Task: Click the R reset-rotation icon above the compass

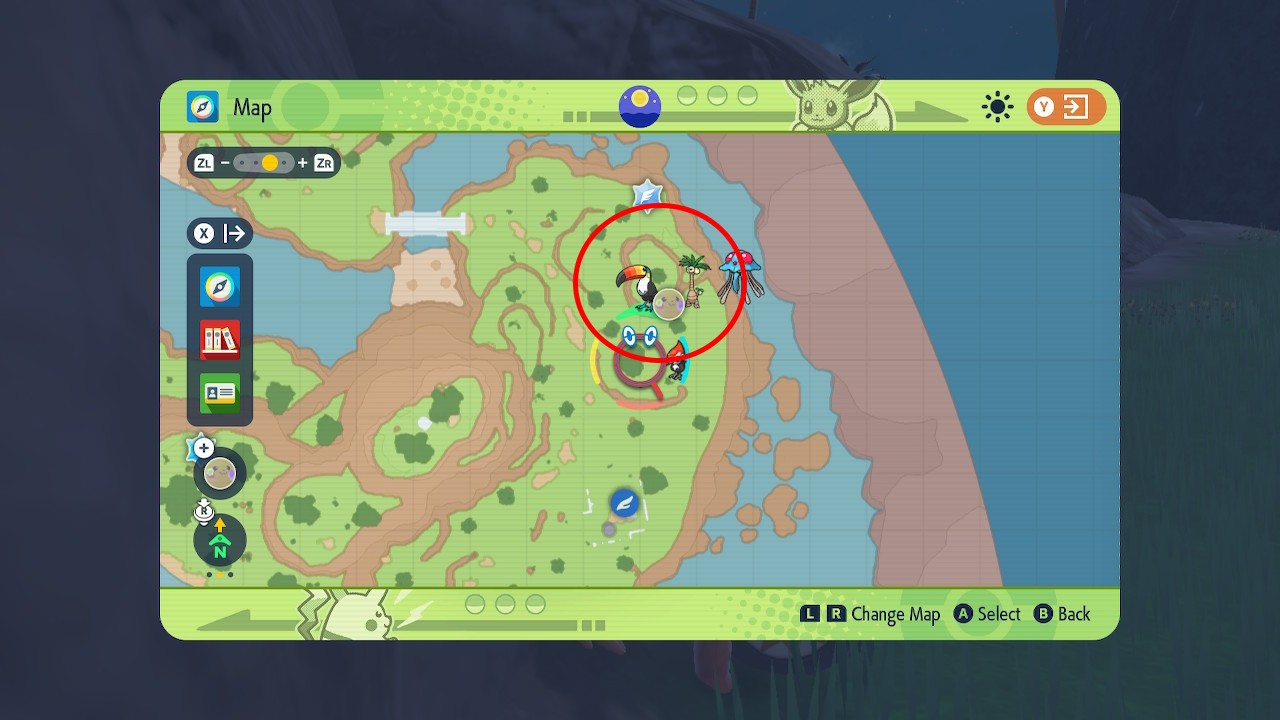Action: tap(204, 513)
